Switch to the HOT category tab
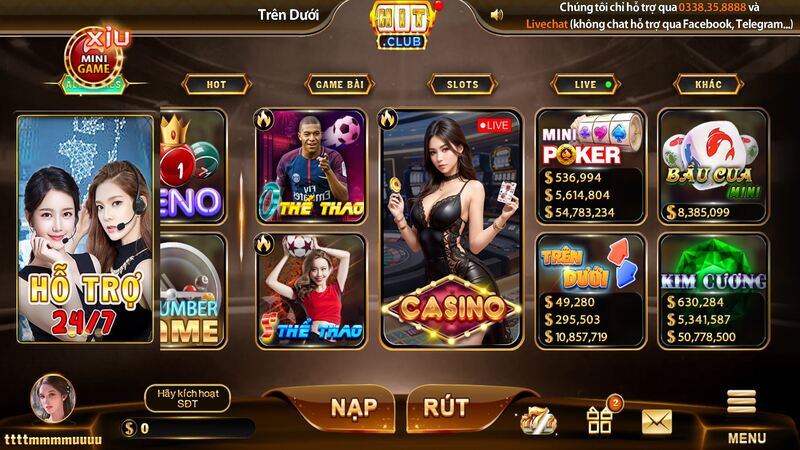 point(216,85)
